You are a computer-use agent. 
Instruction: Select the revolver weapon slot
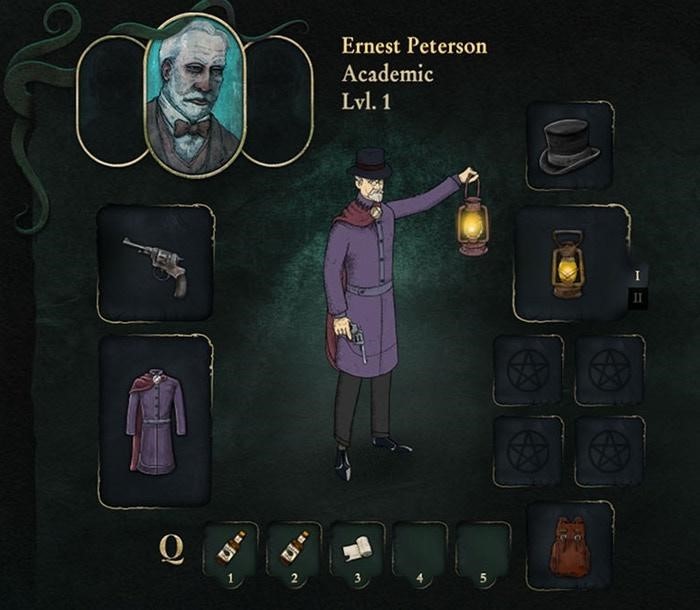[x=155, y=264]
